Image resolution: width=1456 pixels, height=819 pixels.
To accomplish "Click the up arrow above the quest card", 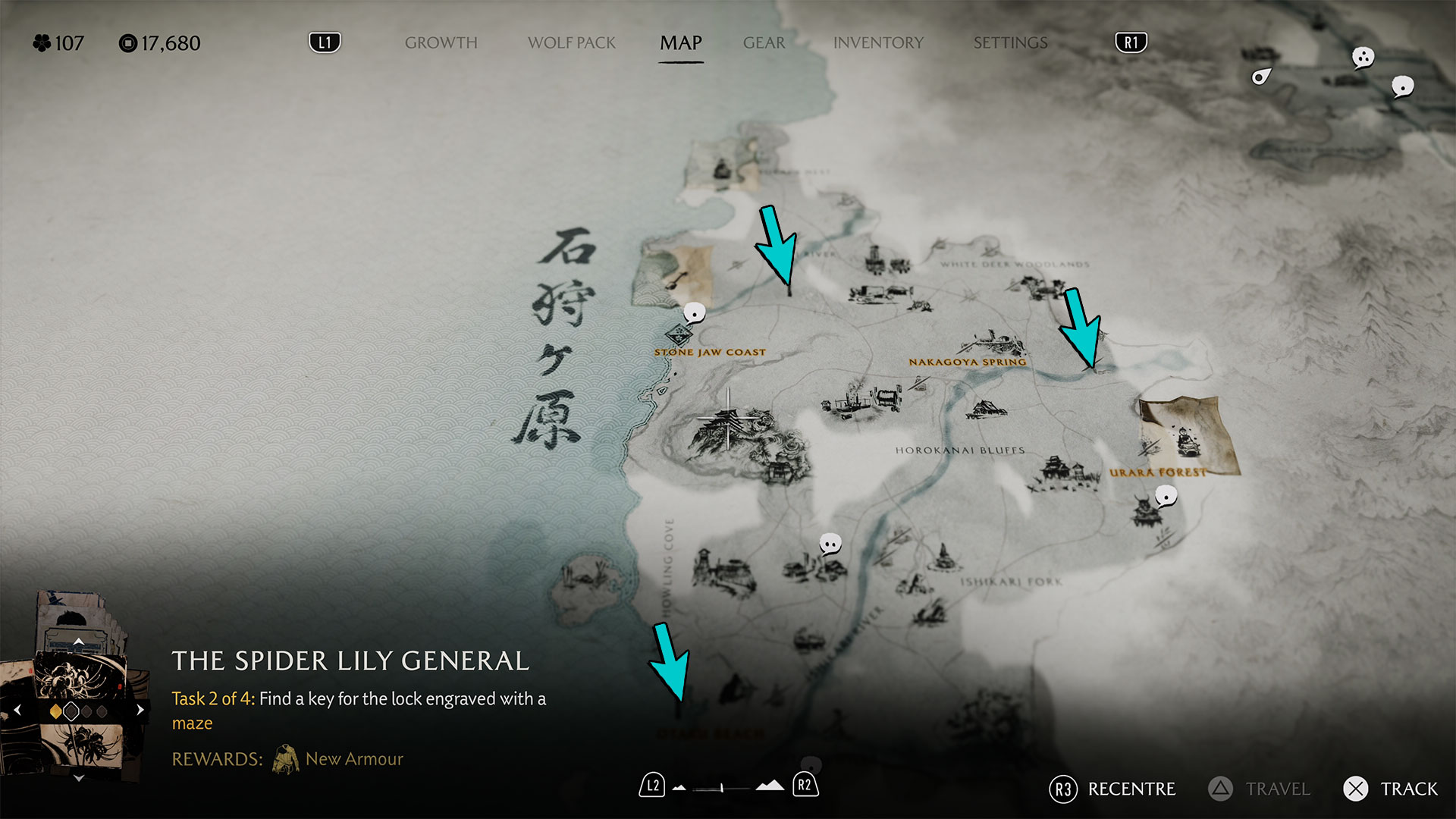I will click(78, 642).
